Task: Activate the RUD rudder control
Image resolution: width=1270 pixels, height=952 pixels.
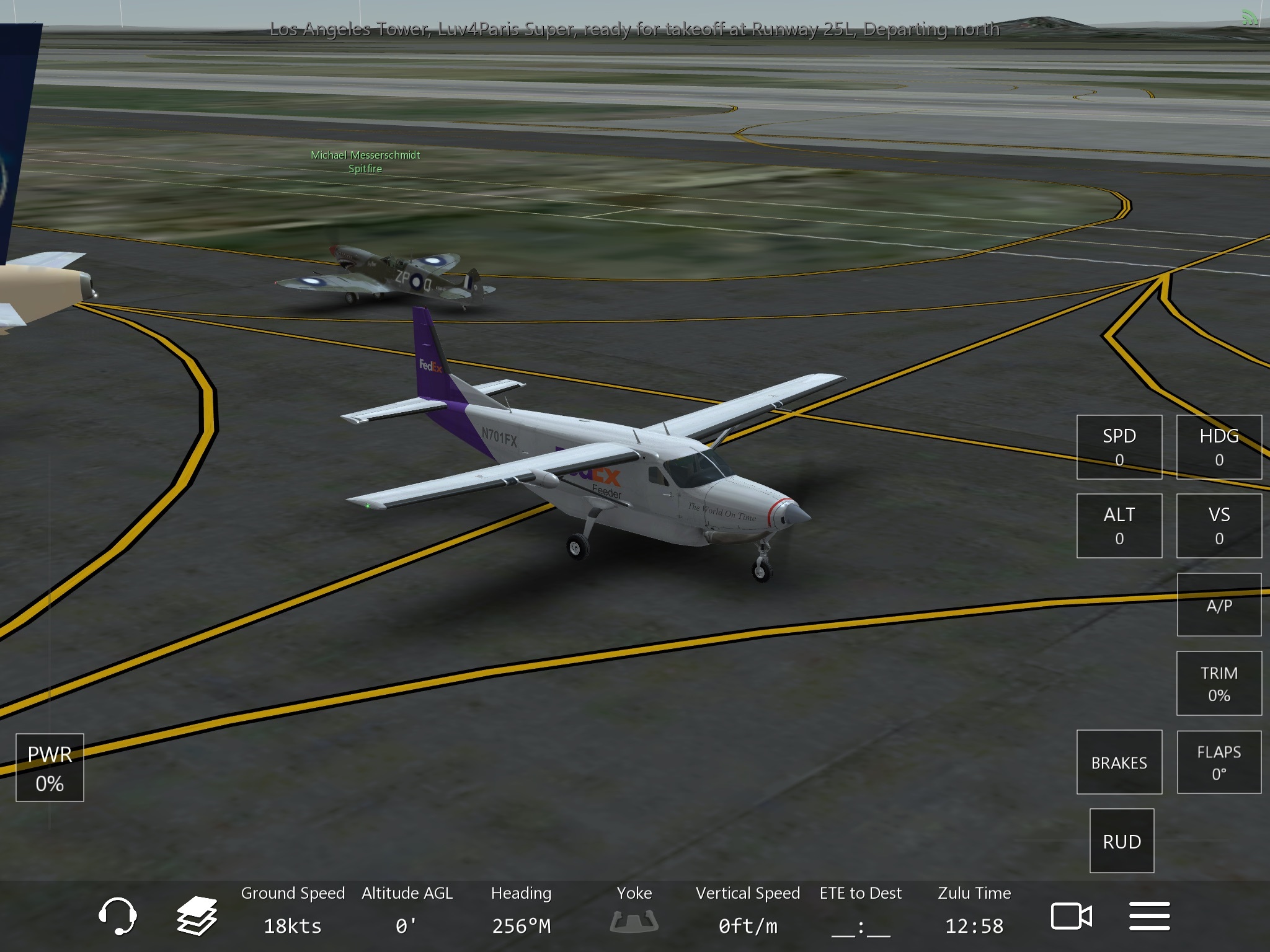Action: (x=1121, y=840)
